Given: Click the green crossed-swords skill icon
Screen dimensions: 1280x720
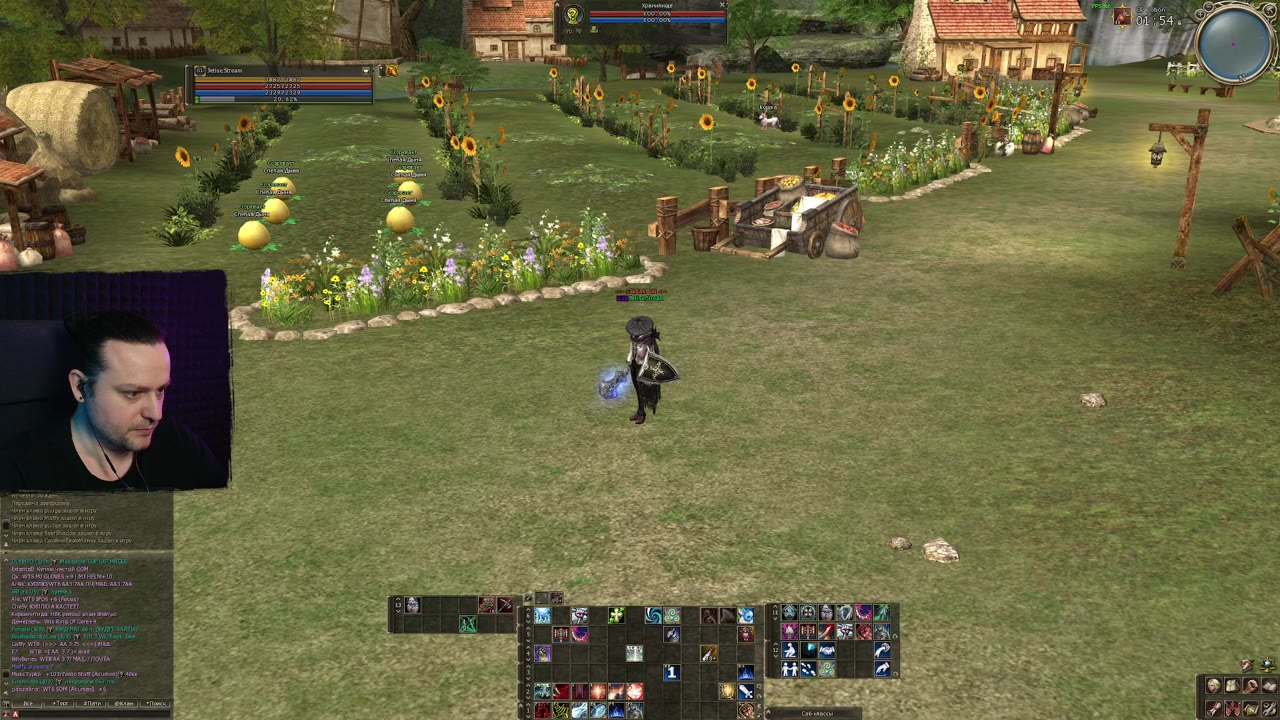Looking at the screenshot, I should 467,625.
